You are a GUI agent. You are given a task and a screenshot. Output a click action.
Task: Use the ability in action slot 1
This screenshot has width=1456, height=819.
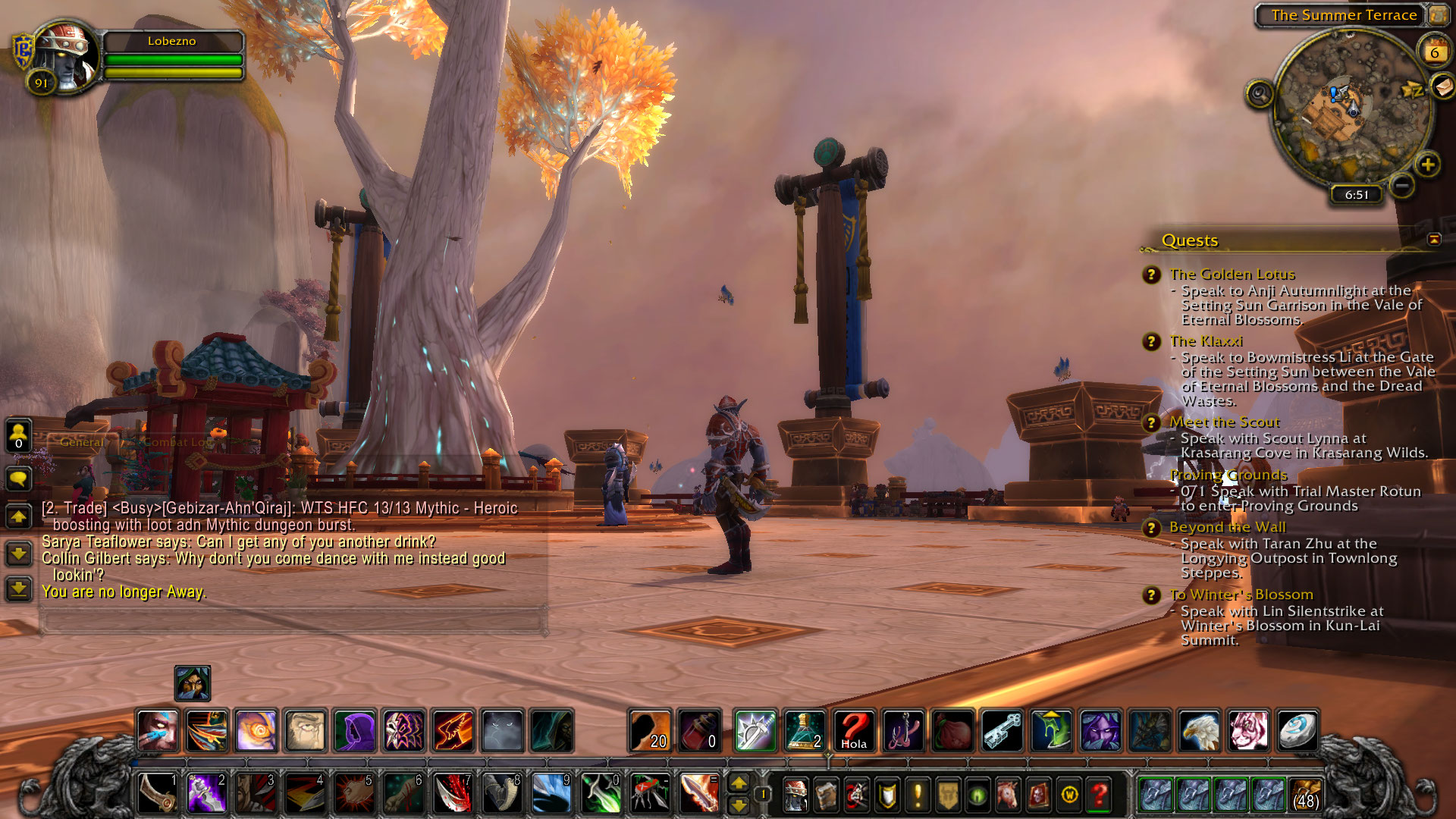(x=158, y=794)
